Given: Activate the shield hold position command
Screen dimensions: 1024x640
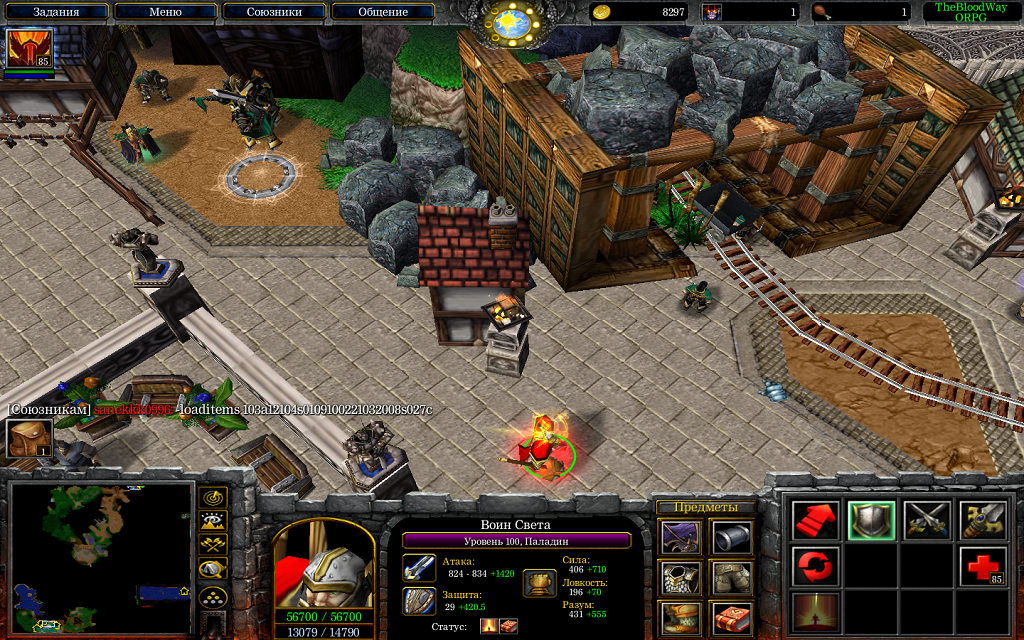Looking at the screenshot, I should click(x=871, y=520).
